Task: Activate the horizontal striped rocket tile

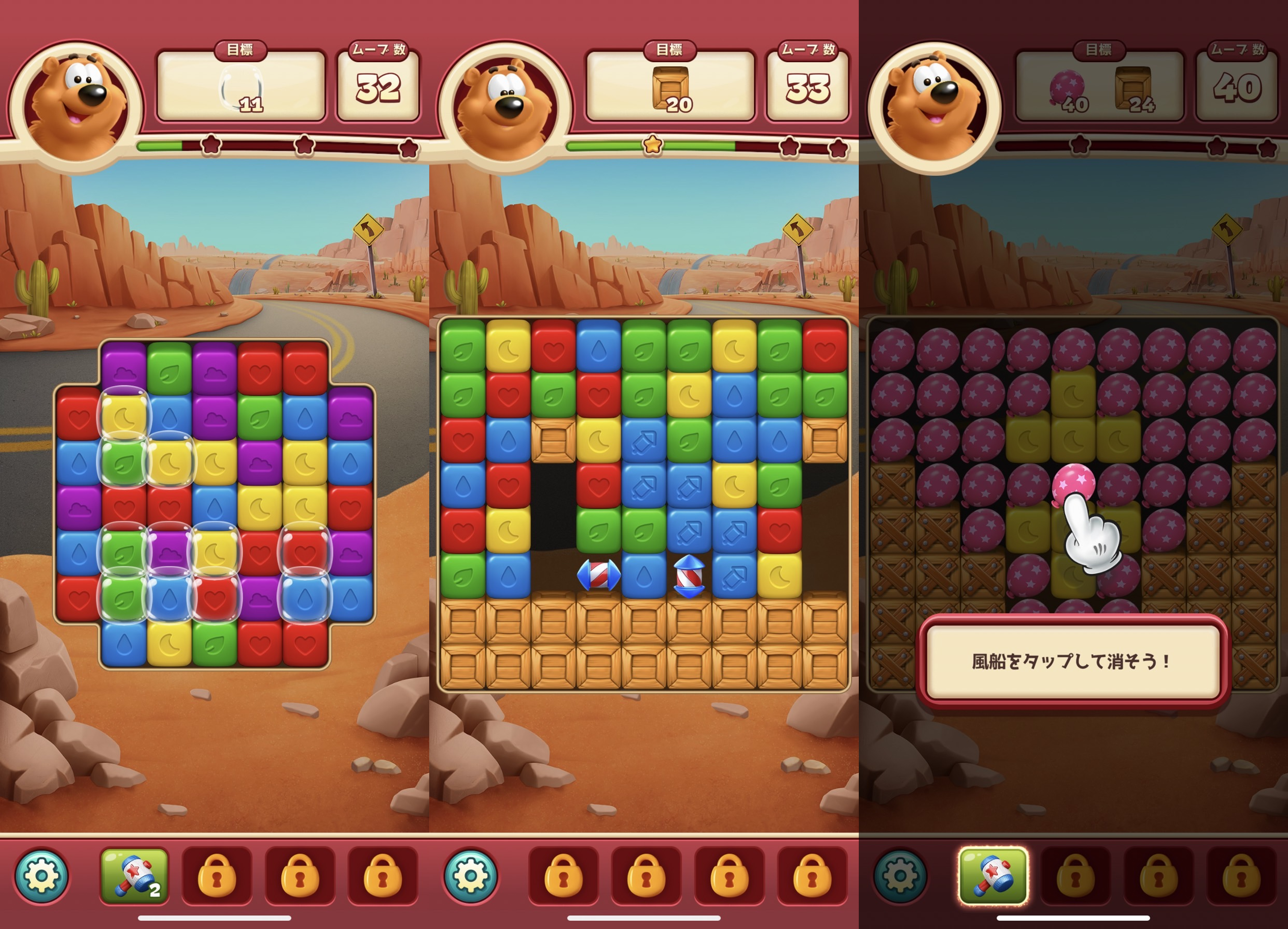Action: 599,575
